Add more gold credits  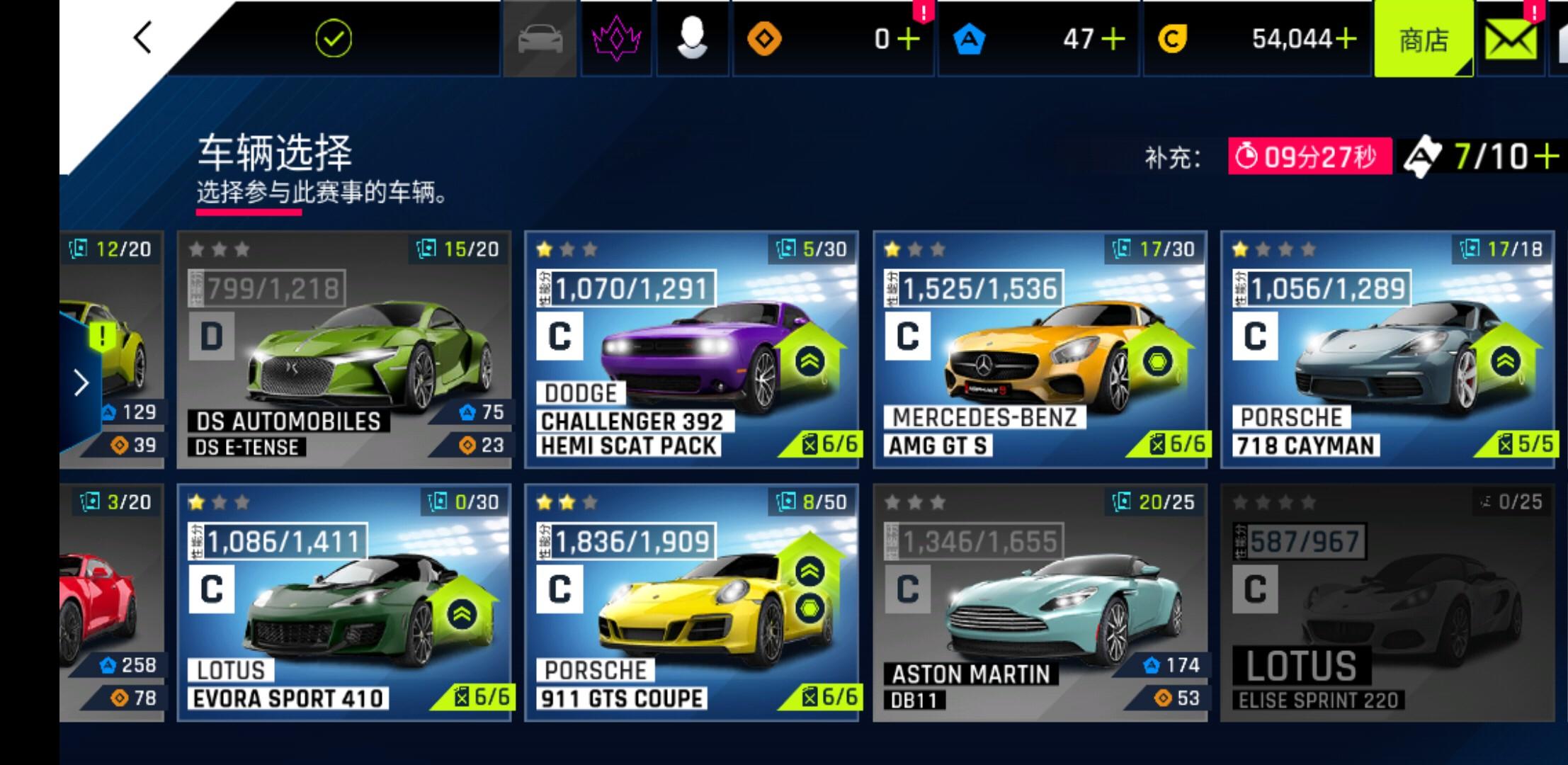point(1345,39)
